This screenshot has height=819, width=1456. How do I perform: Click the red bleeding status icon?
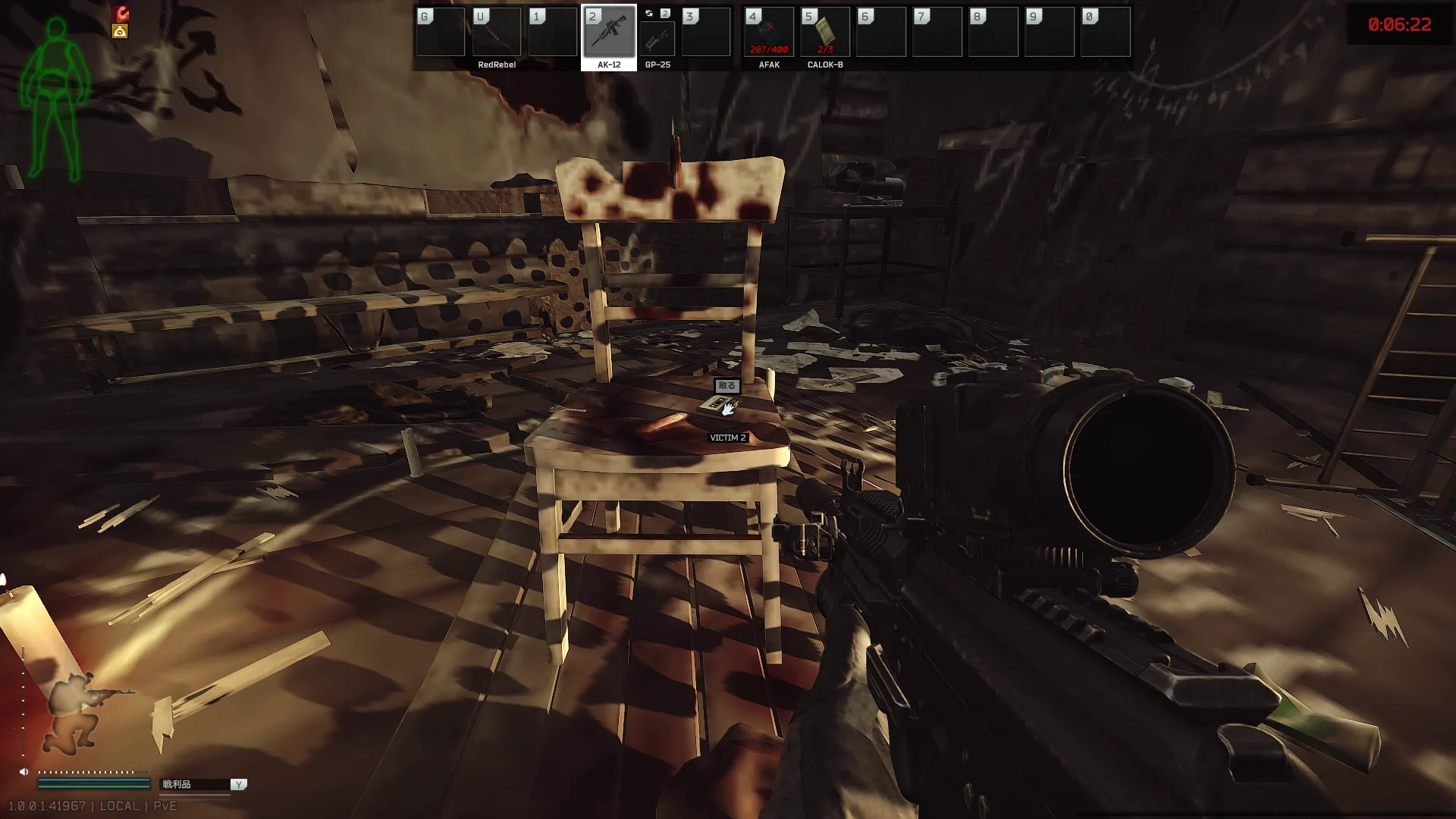[x=121, y=14]
